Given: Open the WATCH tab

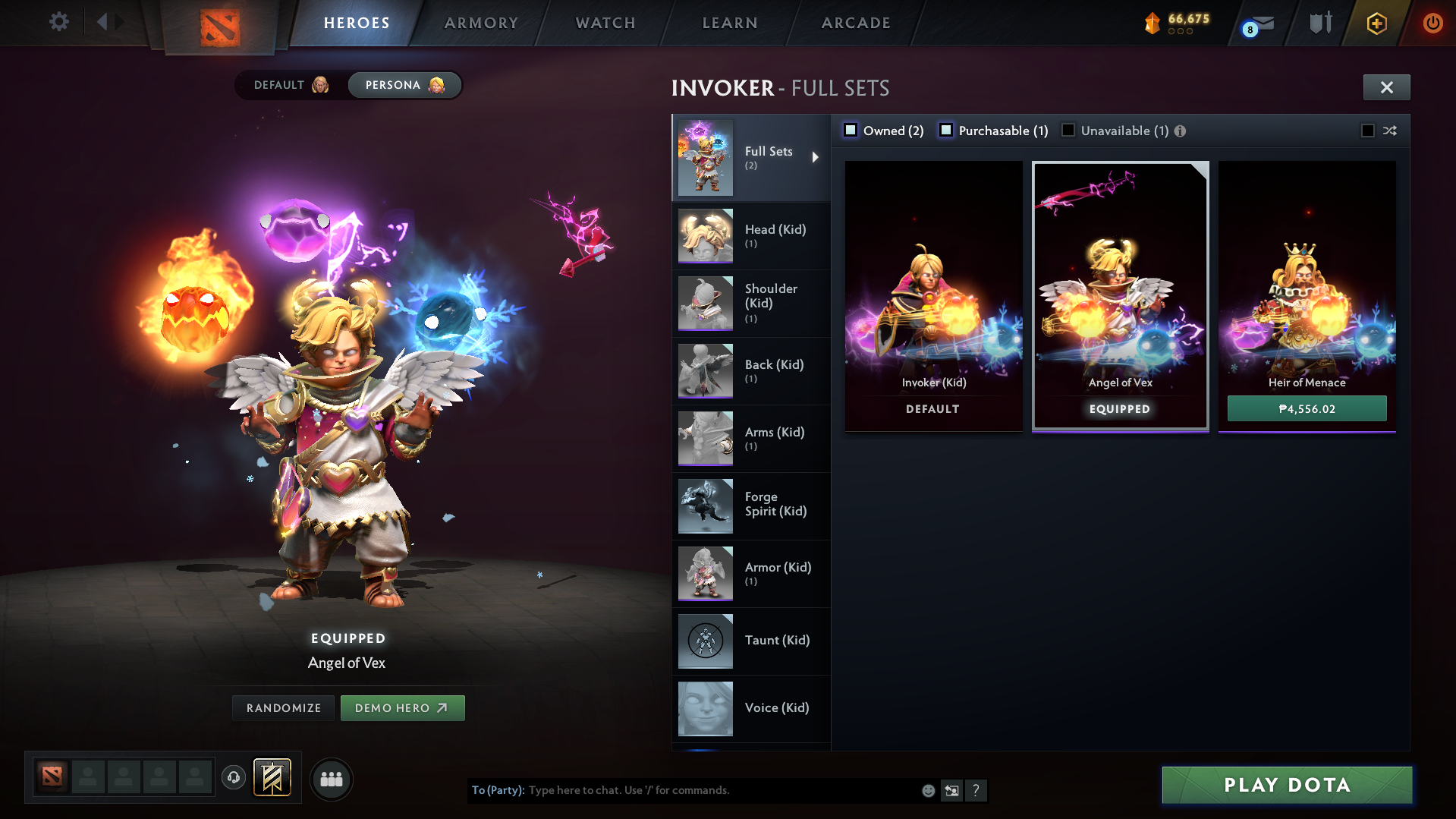Looking at the screenshot, I should (x=605, y=23).
